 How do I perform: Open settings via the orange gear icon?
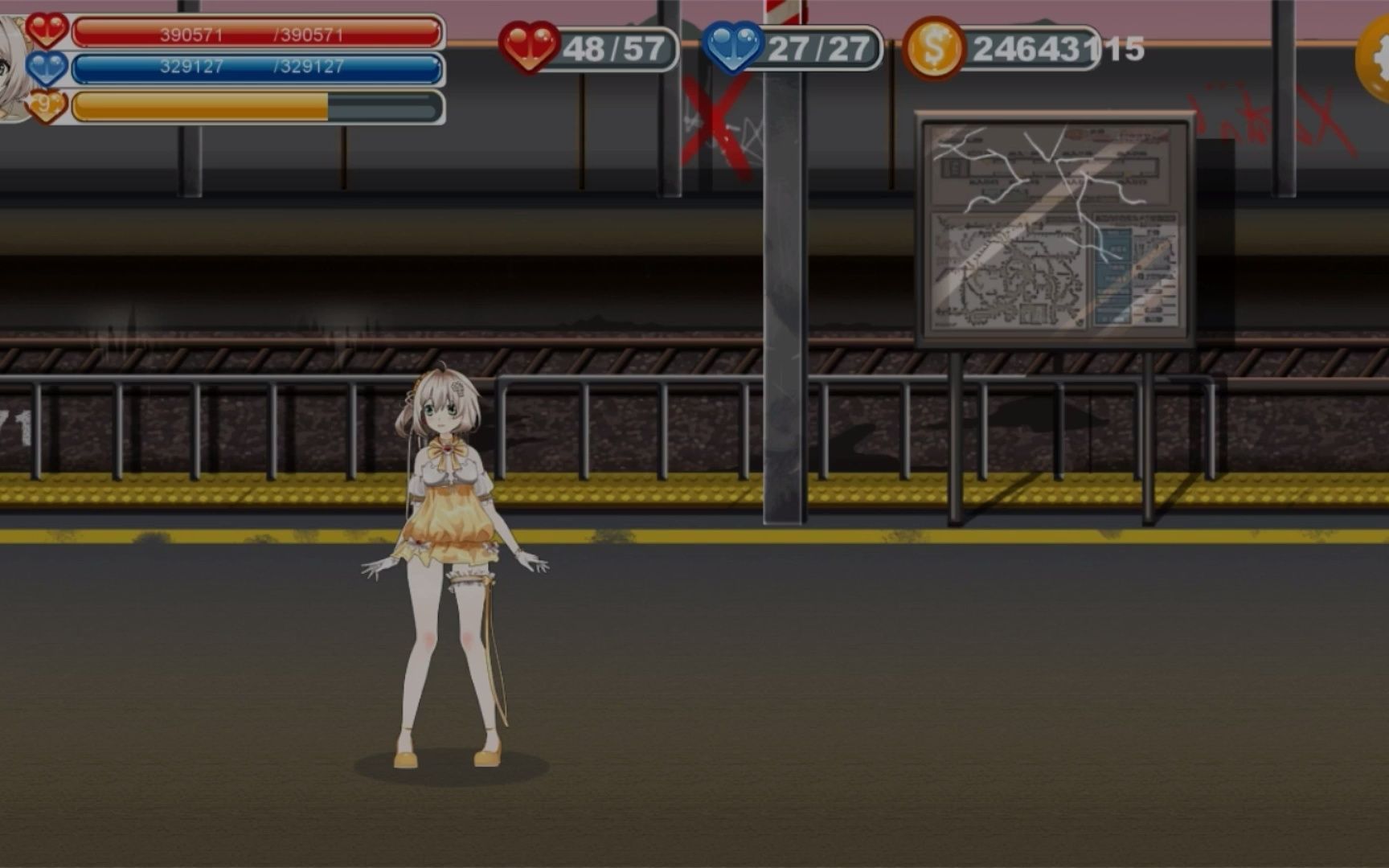1375,59
